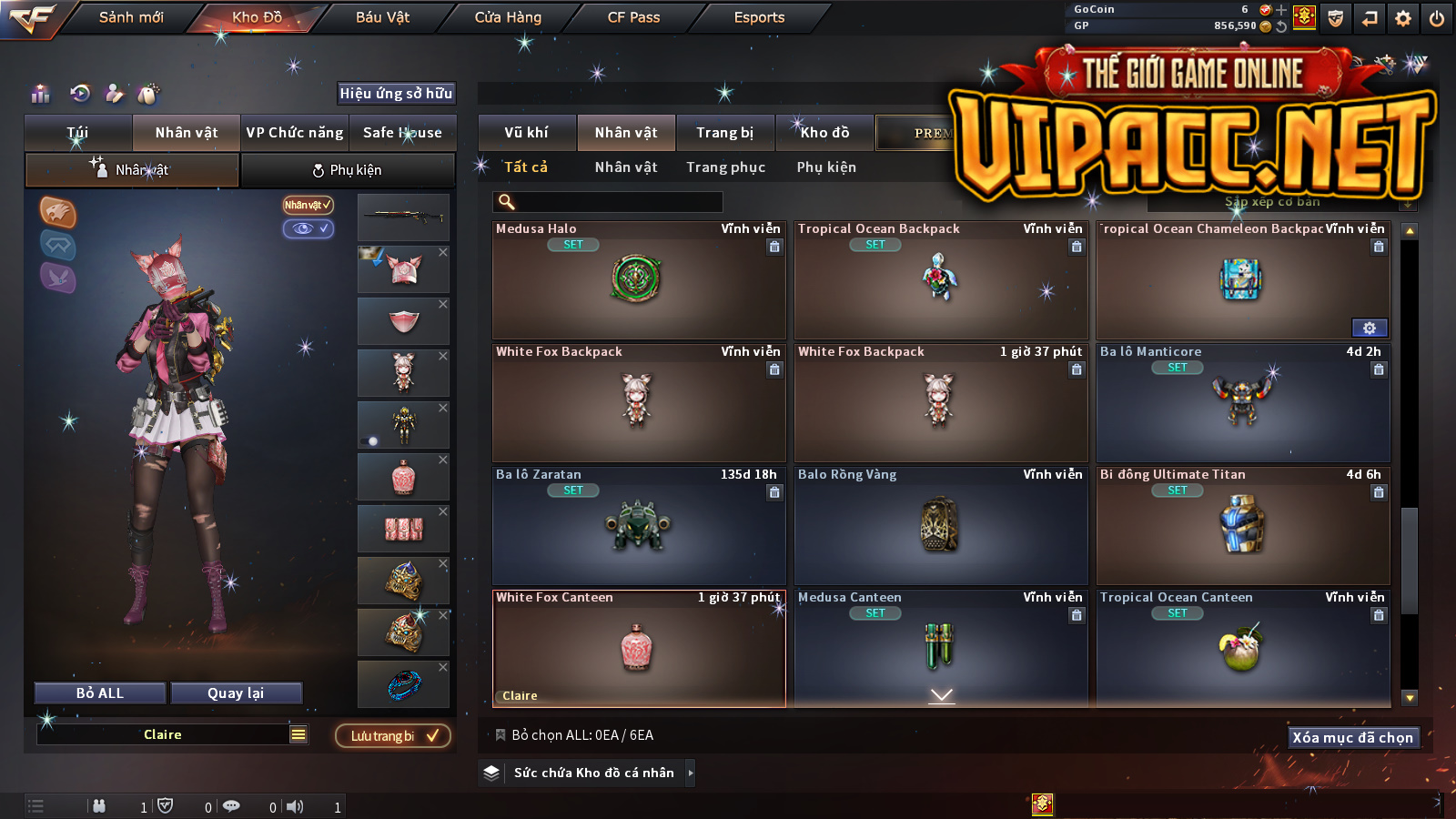Screen dimensions: 1456x819
Task: Click the power exit icon
Action: (1437, 18)
